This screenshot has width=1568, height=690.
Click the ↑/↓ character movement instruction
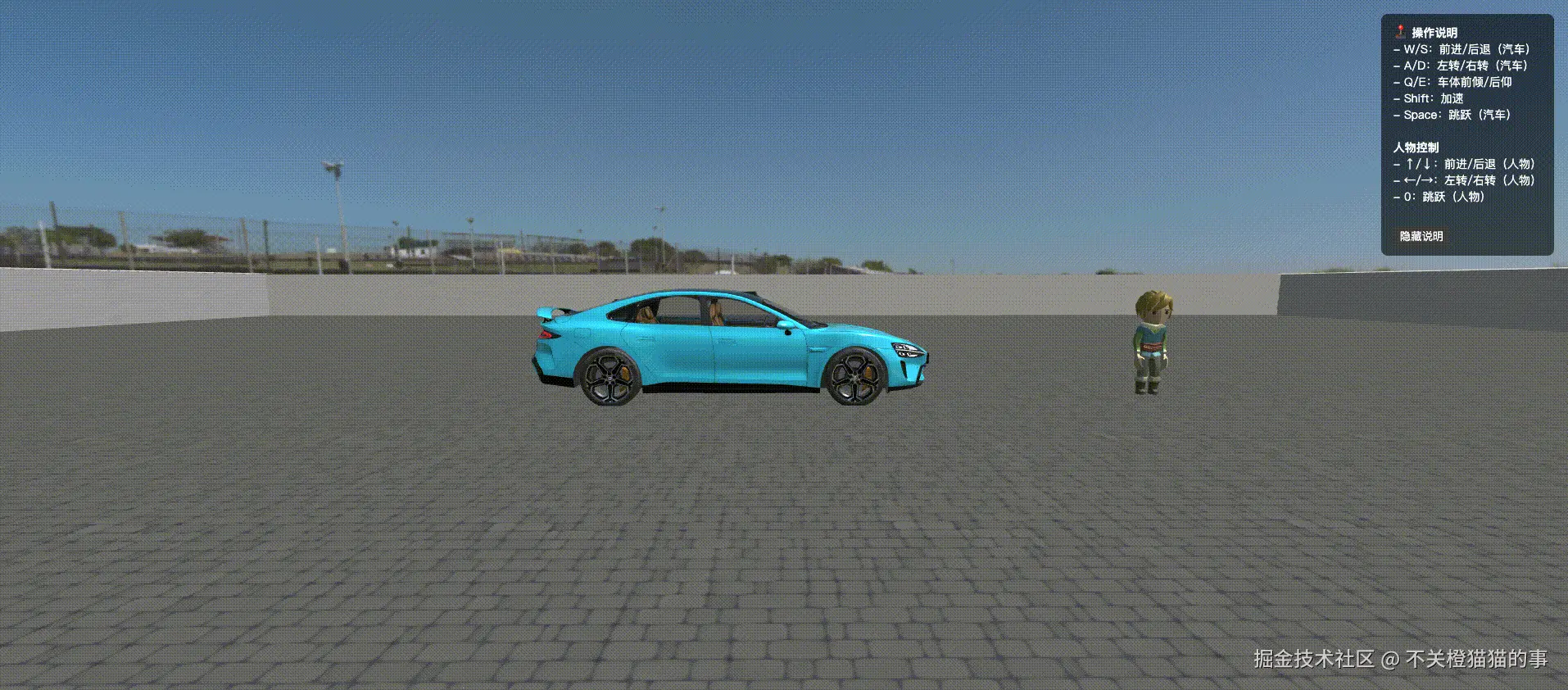coord(1463,164)
